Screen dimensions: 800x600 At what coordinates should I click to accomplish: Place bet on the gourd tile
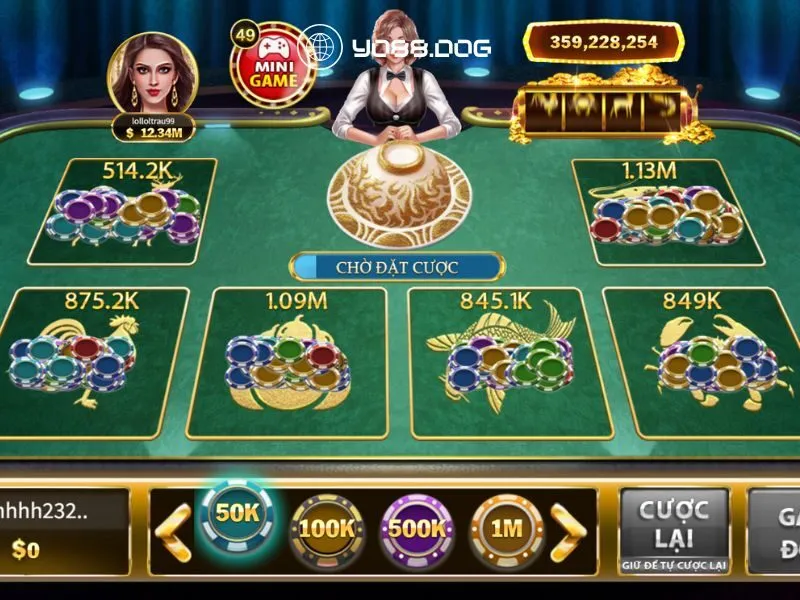tap(286, 361)
